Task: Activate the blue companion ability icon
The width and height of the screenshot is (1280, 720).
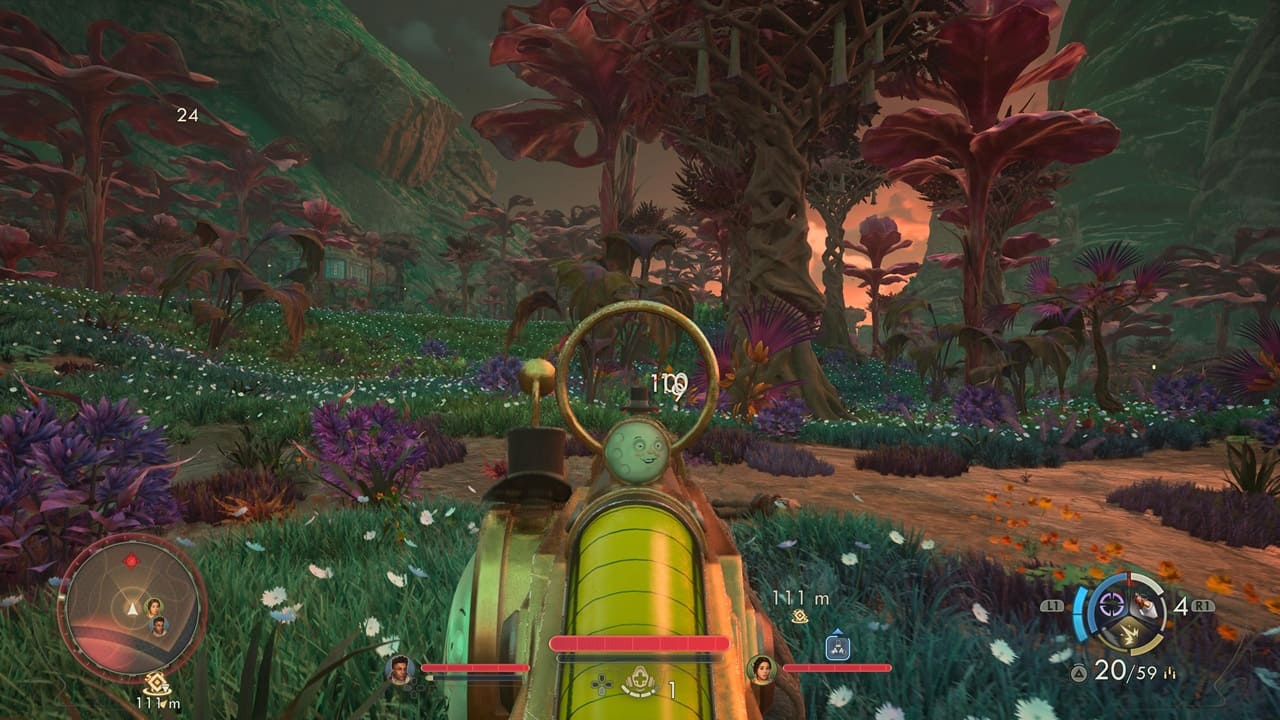Action: pos(837,647)
